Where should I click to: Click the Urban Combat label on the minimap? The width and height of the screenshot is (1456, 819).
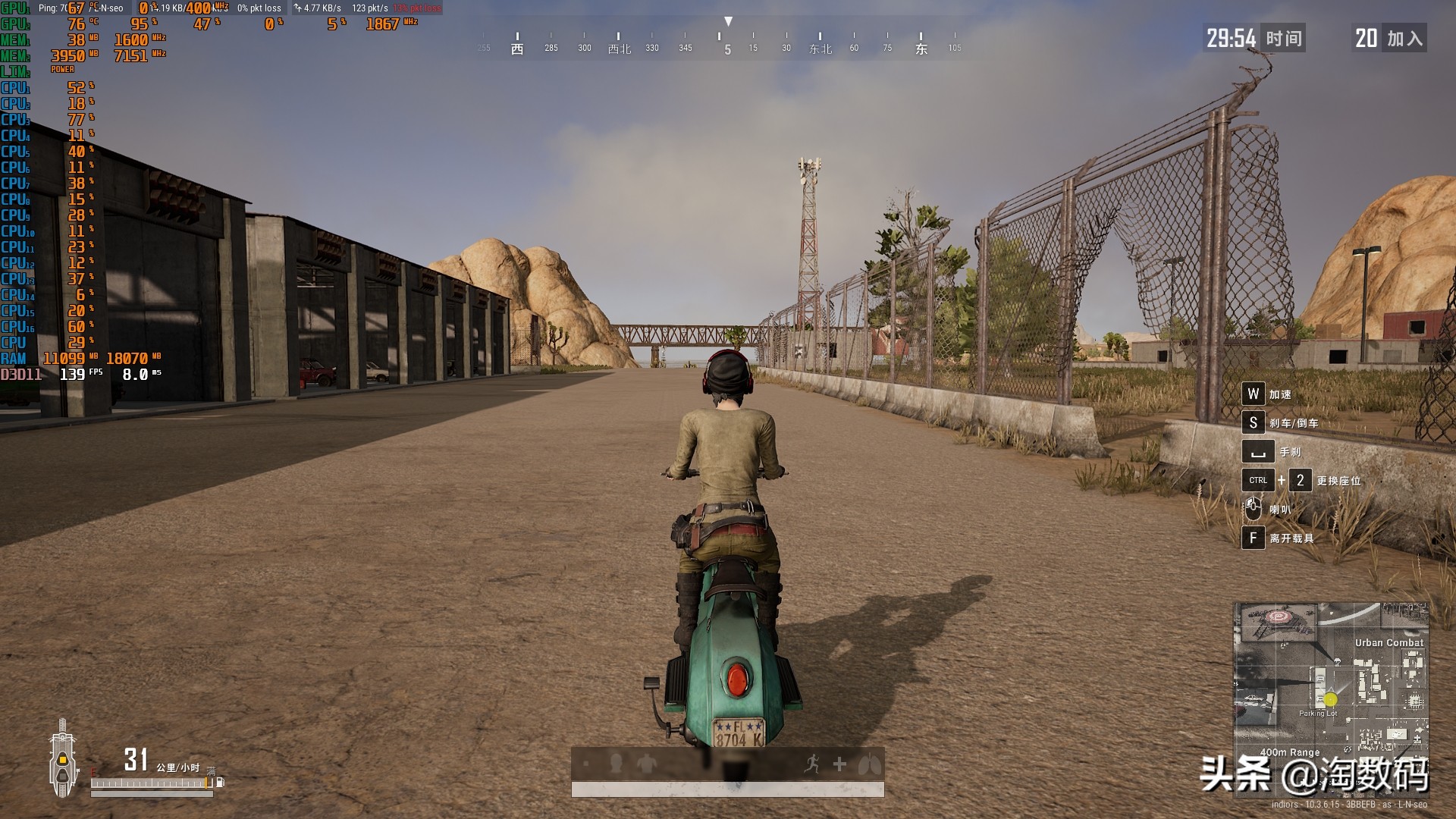[x=1389, y=642]
